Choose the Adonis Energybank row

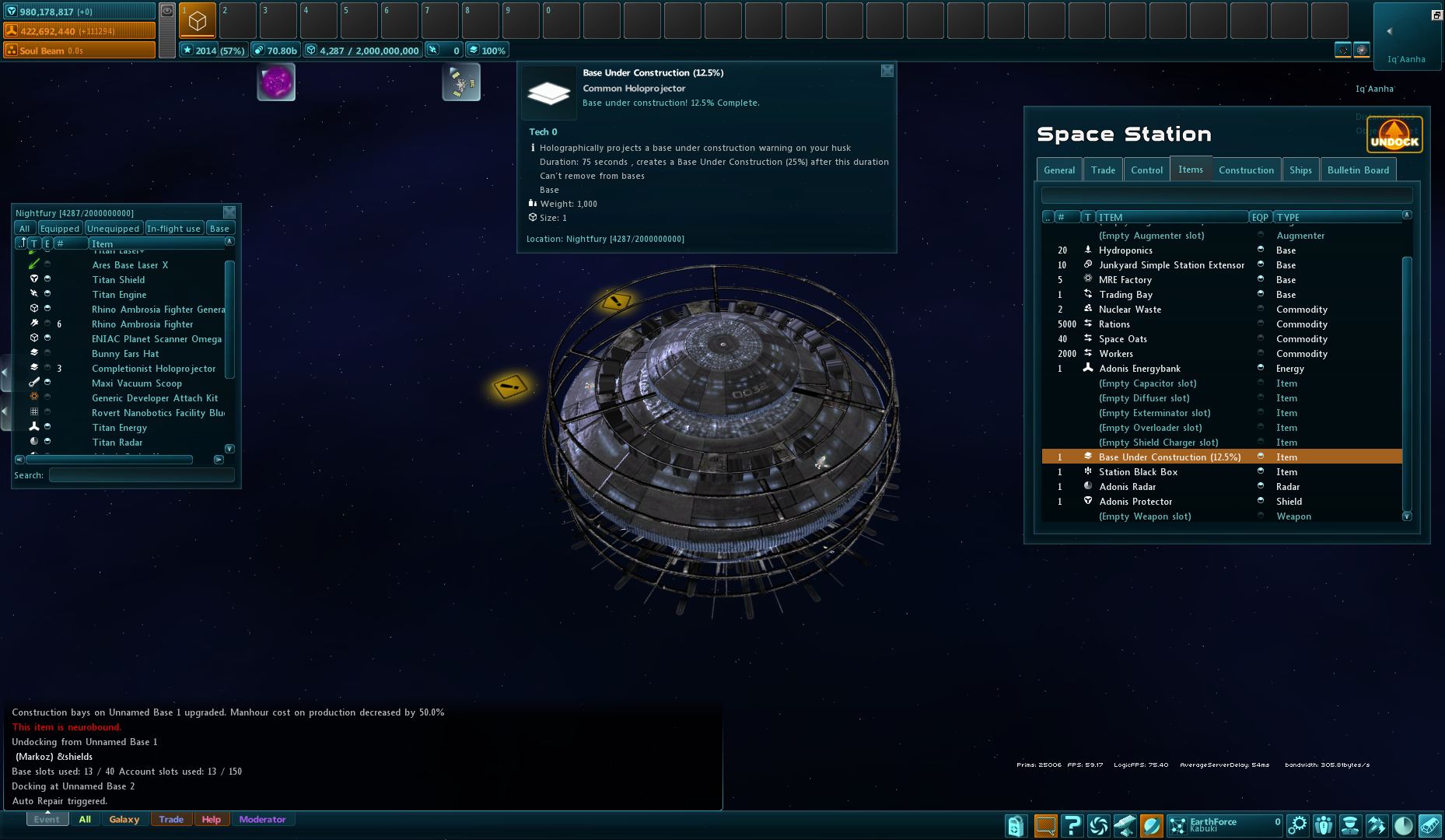coord(1139,369)
